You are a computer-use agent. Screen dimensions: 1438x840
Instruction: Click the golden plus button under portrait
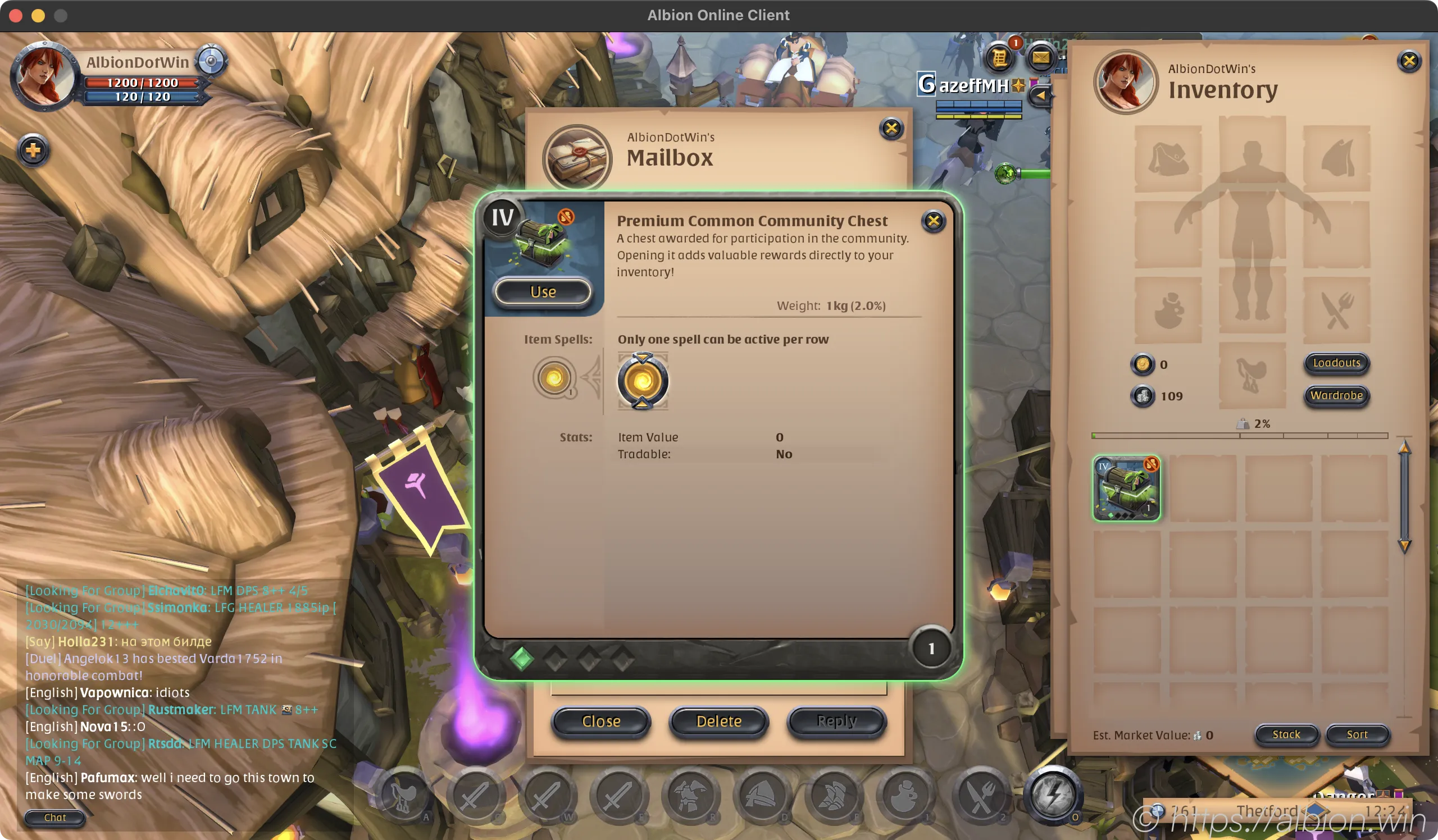click(x=34, y=151)
